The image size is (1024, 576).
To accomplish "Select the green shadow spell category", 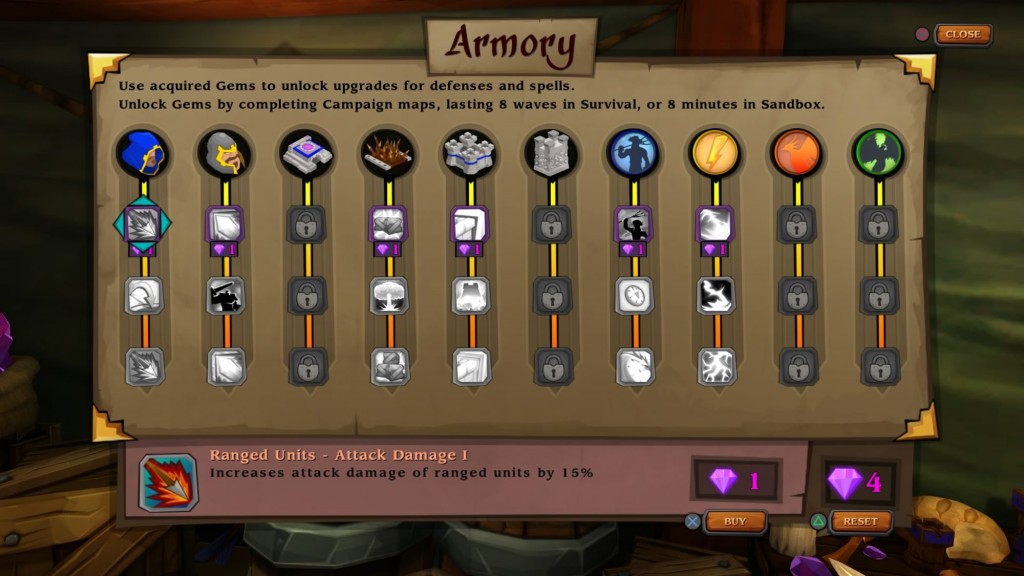I will [879, 153].
